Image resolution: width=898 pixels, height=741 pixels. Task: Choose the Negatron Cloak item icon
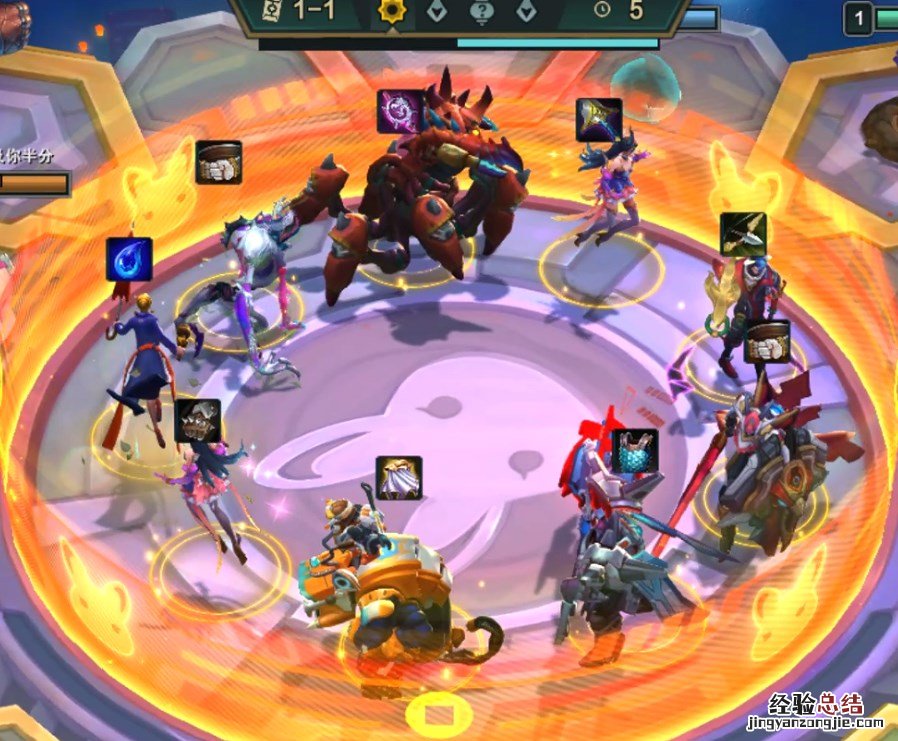(399, 478)
